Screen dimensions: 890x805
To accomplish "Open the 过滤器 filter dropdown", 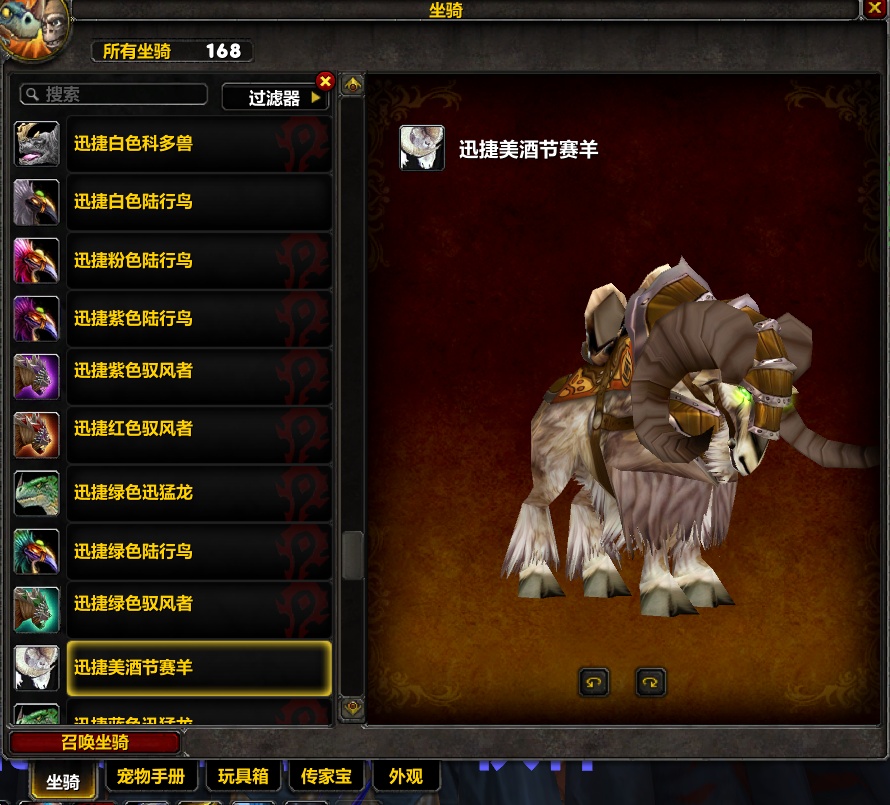I will [x=275, y=97].
